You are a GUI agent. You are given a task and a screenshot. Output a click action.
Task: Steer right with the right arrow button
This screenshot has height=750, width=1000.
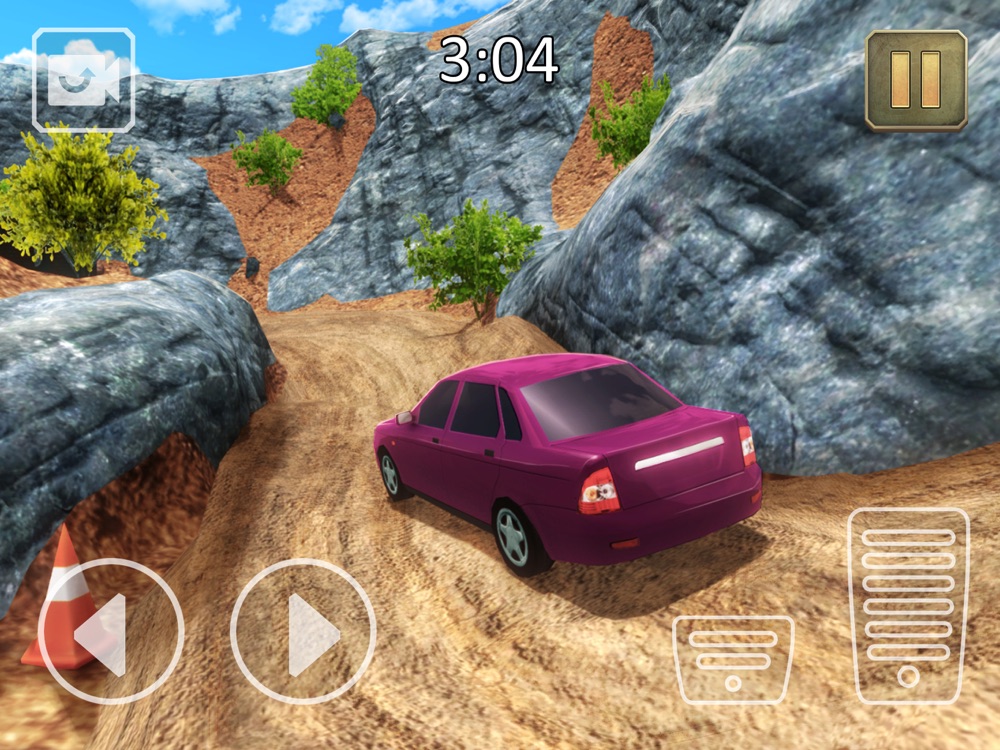click(x=303, y=632)
